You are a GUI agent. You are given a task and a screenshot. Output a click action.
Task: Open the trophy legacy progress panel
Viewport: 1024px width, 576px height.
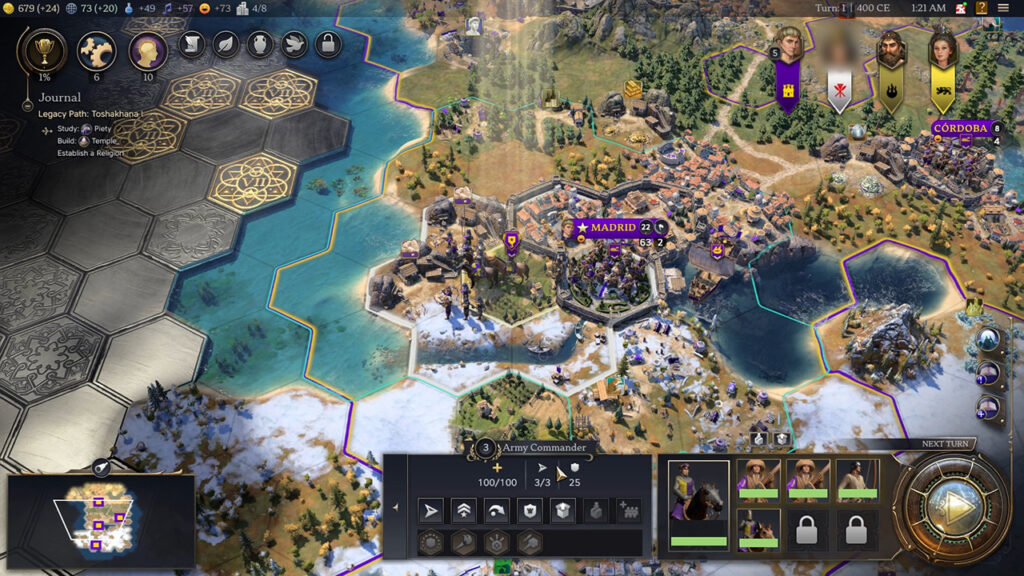(x=45, y=50)
